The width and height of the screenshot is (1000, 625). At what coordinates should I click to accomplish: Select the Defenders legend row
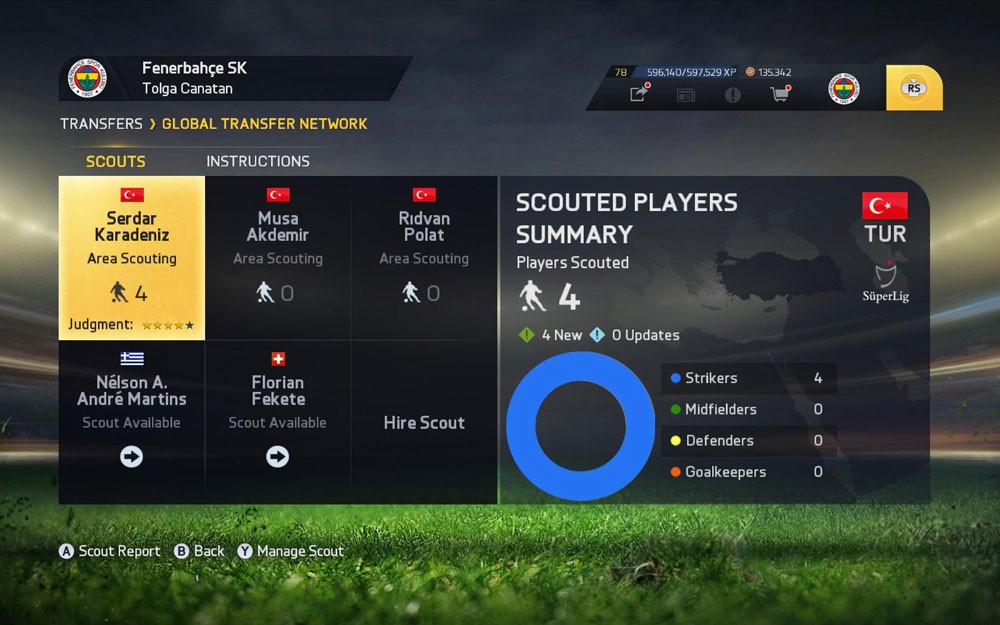(x=748, y=440)
